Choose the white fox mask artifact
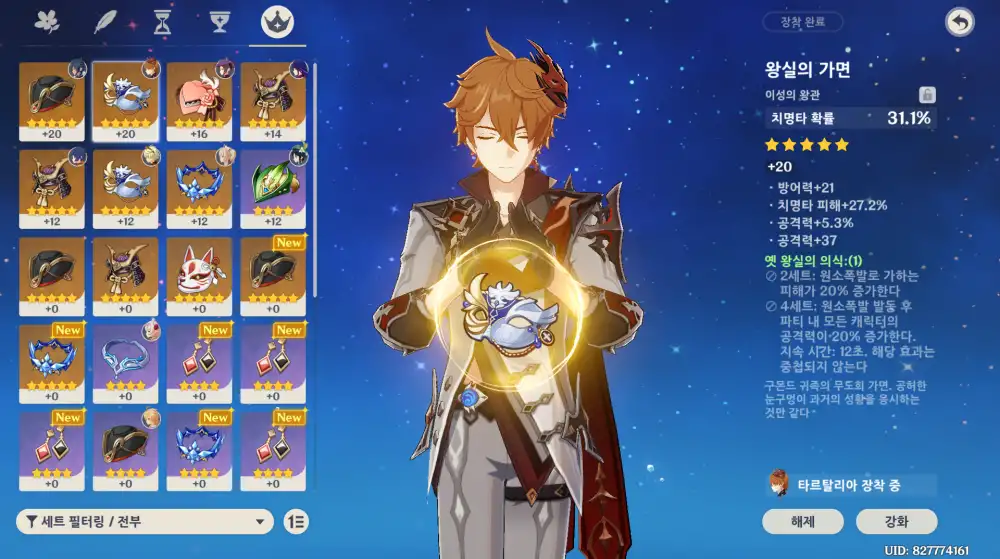This screenshot has height=559, width=1000. 199,275
